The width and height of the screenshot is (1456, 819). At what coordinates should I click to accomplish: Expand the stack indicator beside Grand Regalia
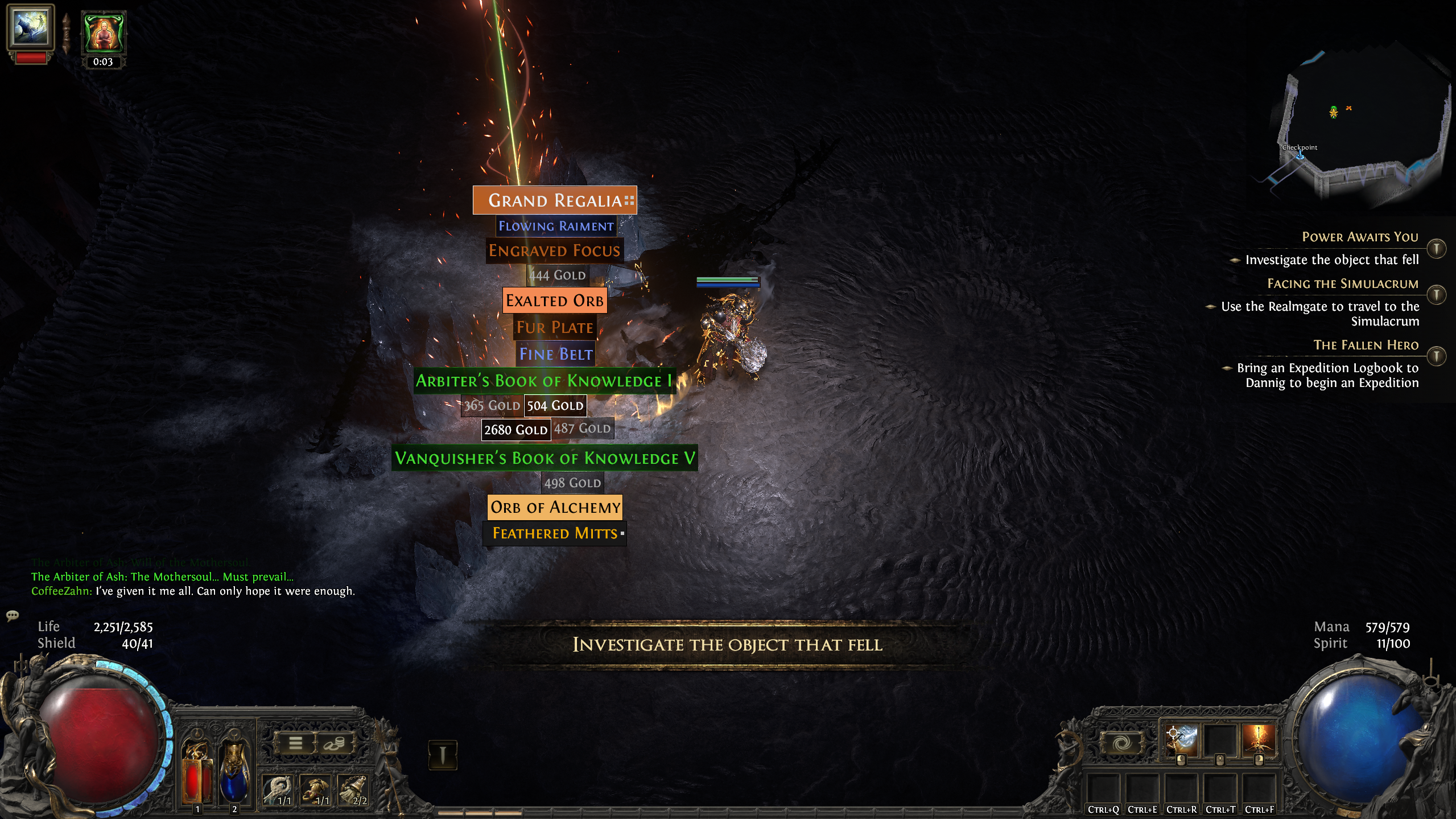pos(629,200)
